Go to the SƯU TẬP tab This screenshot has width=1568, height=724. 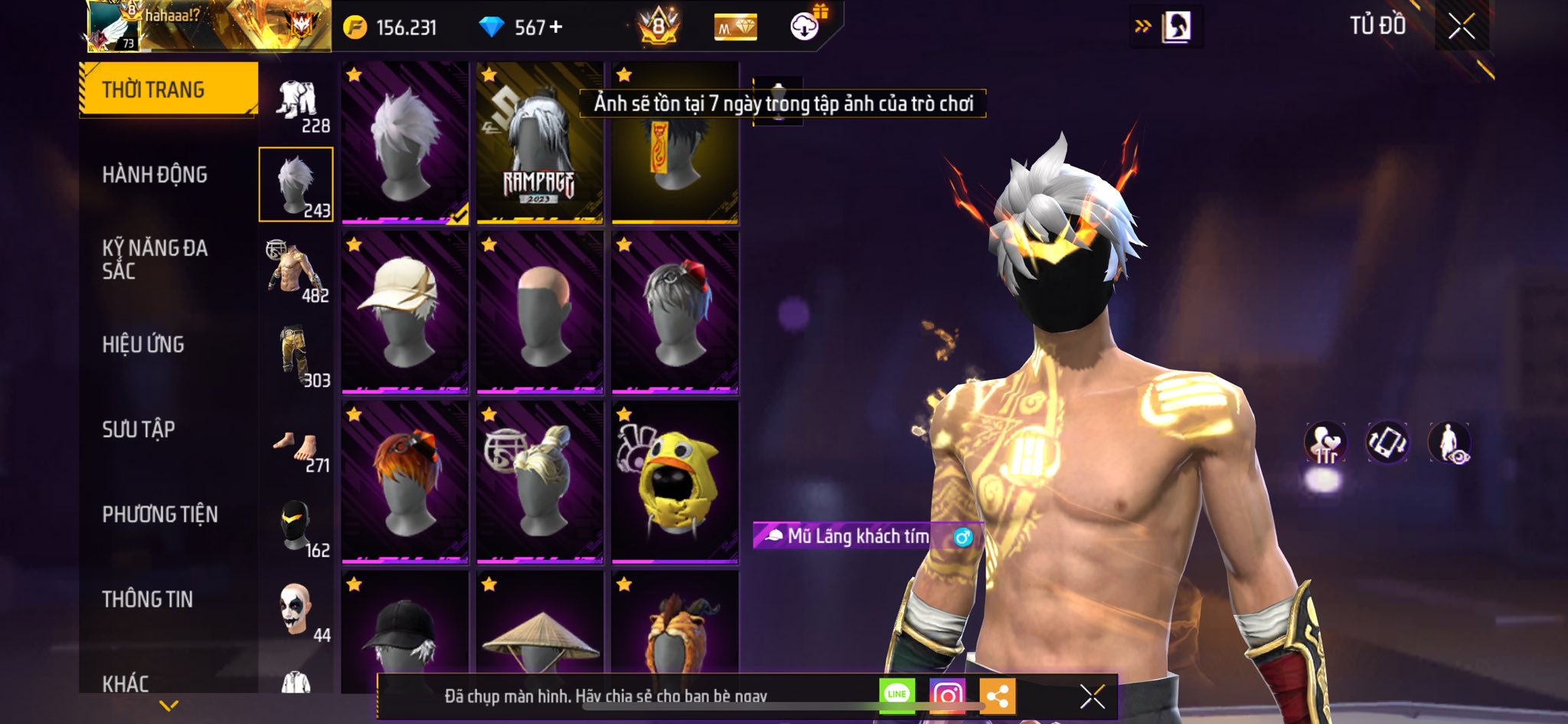pos(139,429)
